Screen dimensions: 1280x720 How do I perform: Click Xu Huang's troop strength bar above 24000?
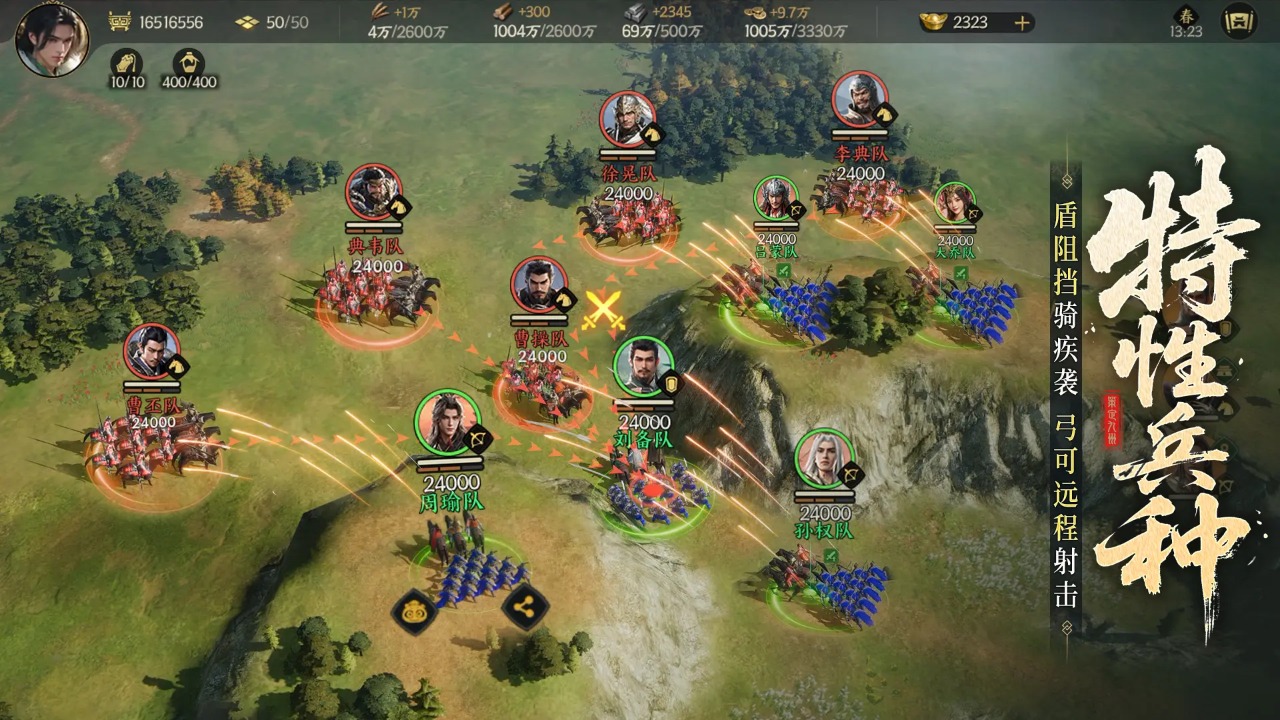pos(630,155)
